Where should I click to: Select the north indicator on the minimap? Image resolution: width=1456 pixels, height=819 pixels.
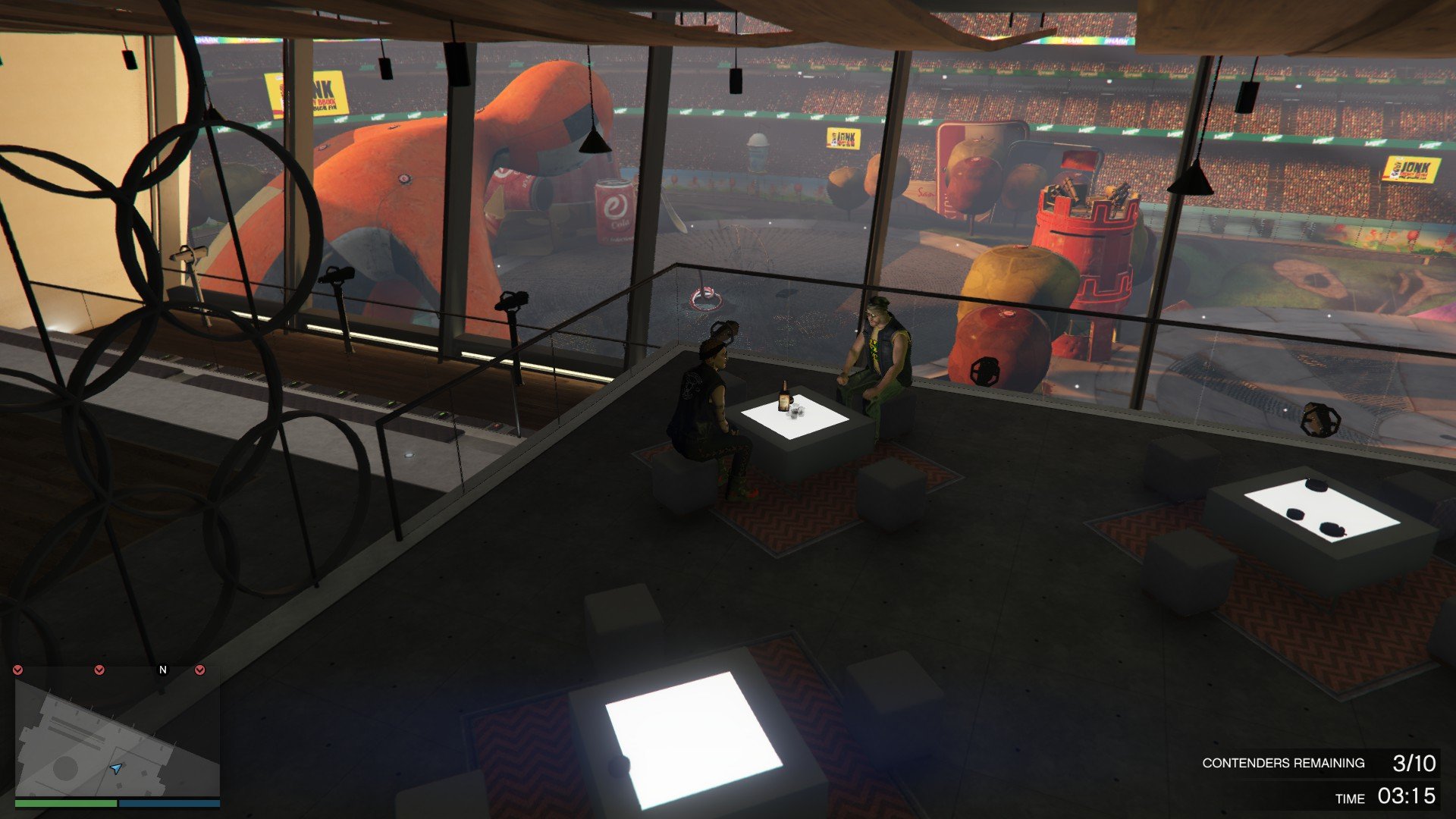(x=162, y=670)
